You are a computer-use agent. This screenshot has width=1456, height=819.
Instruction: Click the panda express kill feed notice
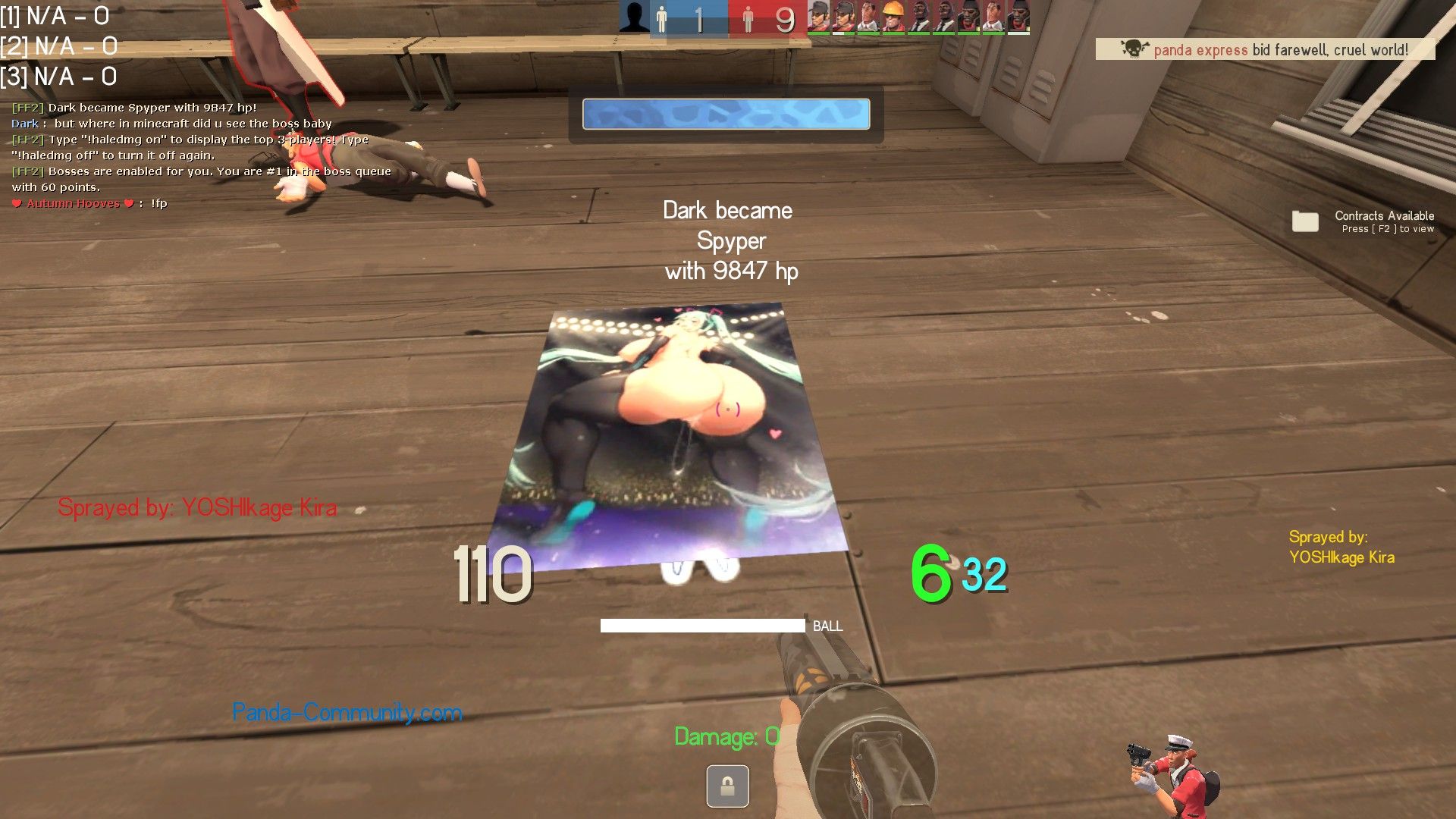click(x=1265, y=50)
